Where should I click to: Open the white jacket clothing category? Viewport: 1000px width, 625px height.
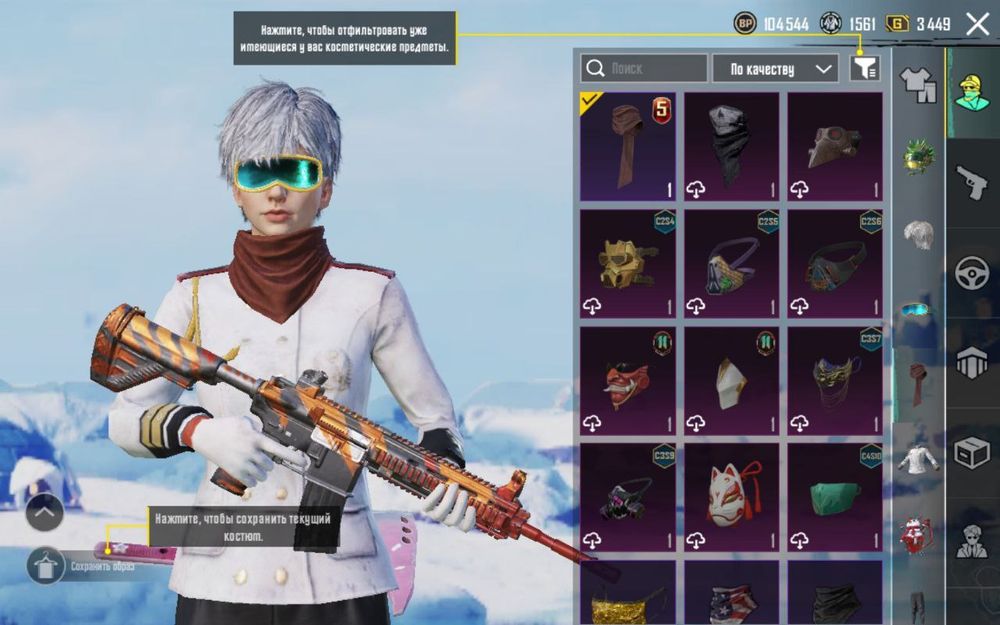917,460
